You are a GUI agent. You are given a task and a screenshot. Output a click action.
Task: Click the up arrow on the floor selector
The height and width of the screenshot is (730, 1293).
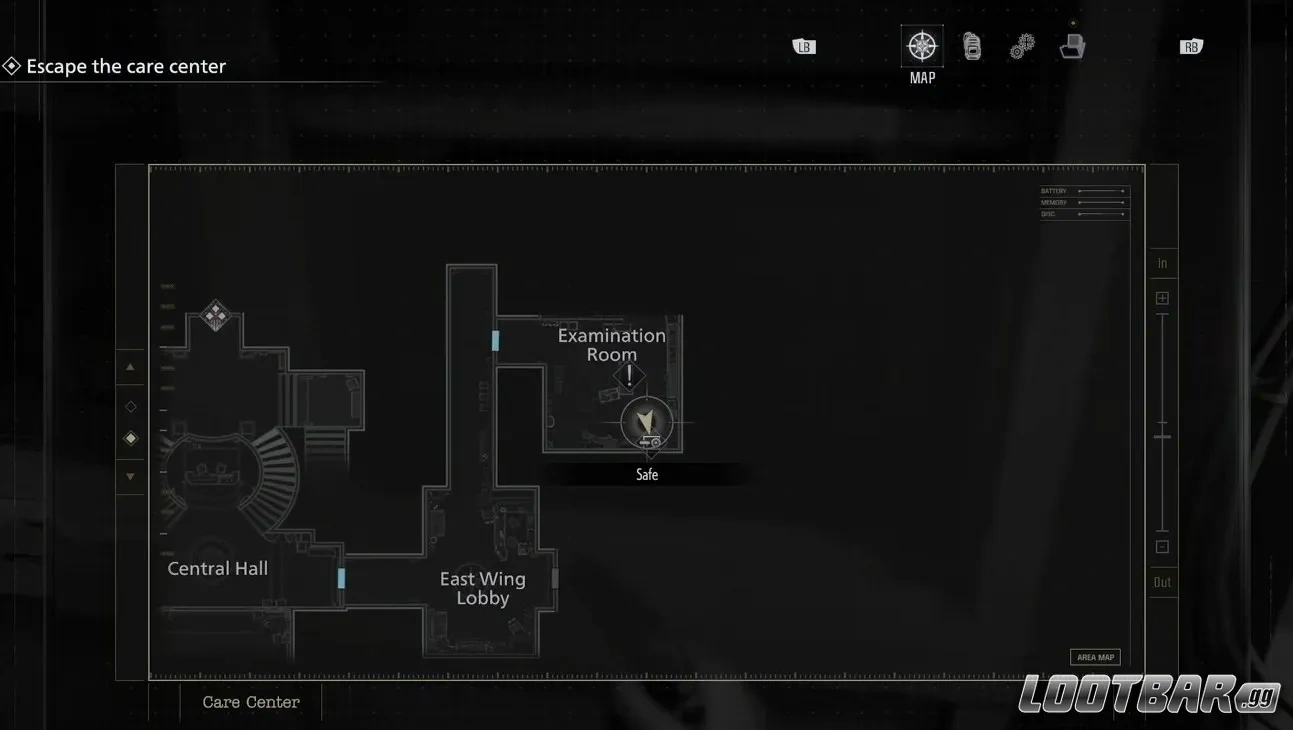(129, 367)
